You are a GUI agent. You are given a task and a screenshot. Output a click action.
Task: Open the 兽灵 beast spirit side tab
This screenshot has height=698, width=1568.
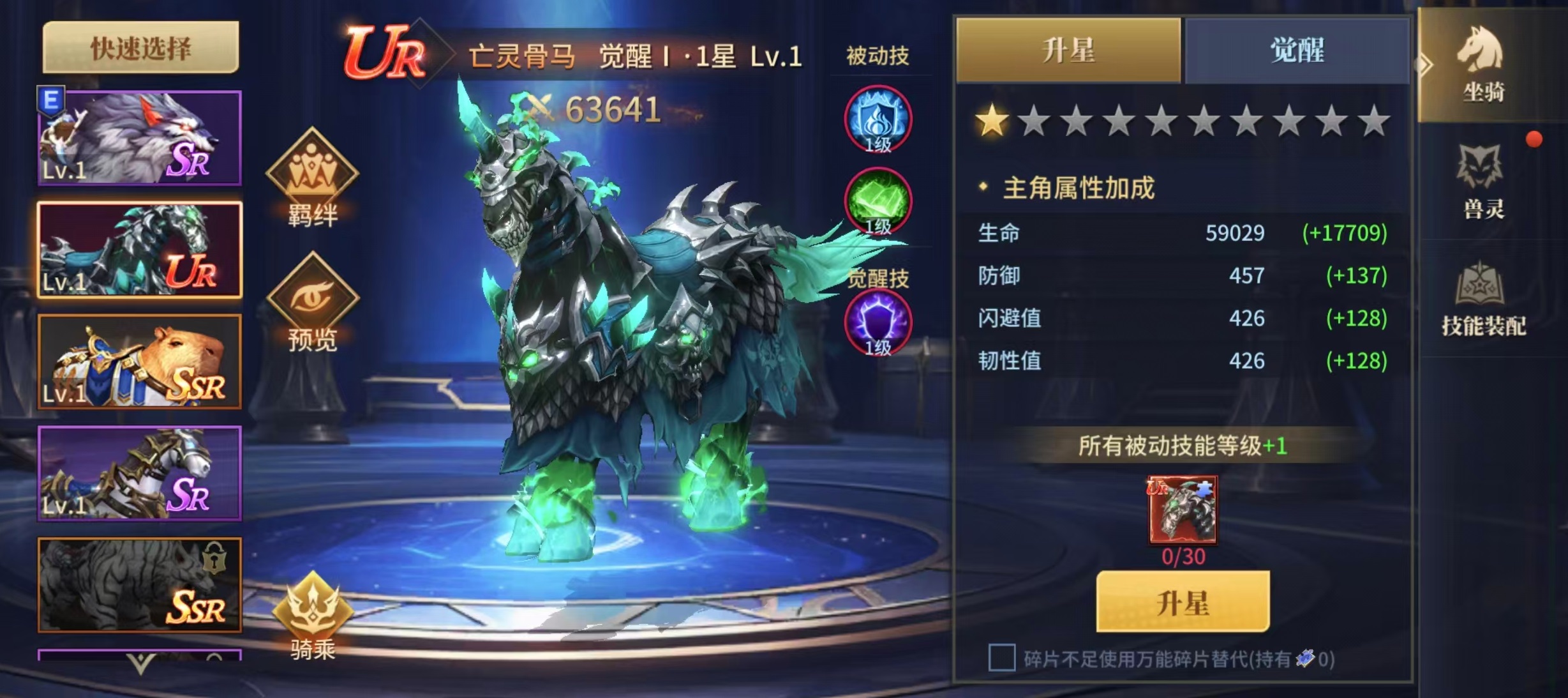[1483, 182]
